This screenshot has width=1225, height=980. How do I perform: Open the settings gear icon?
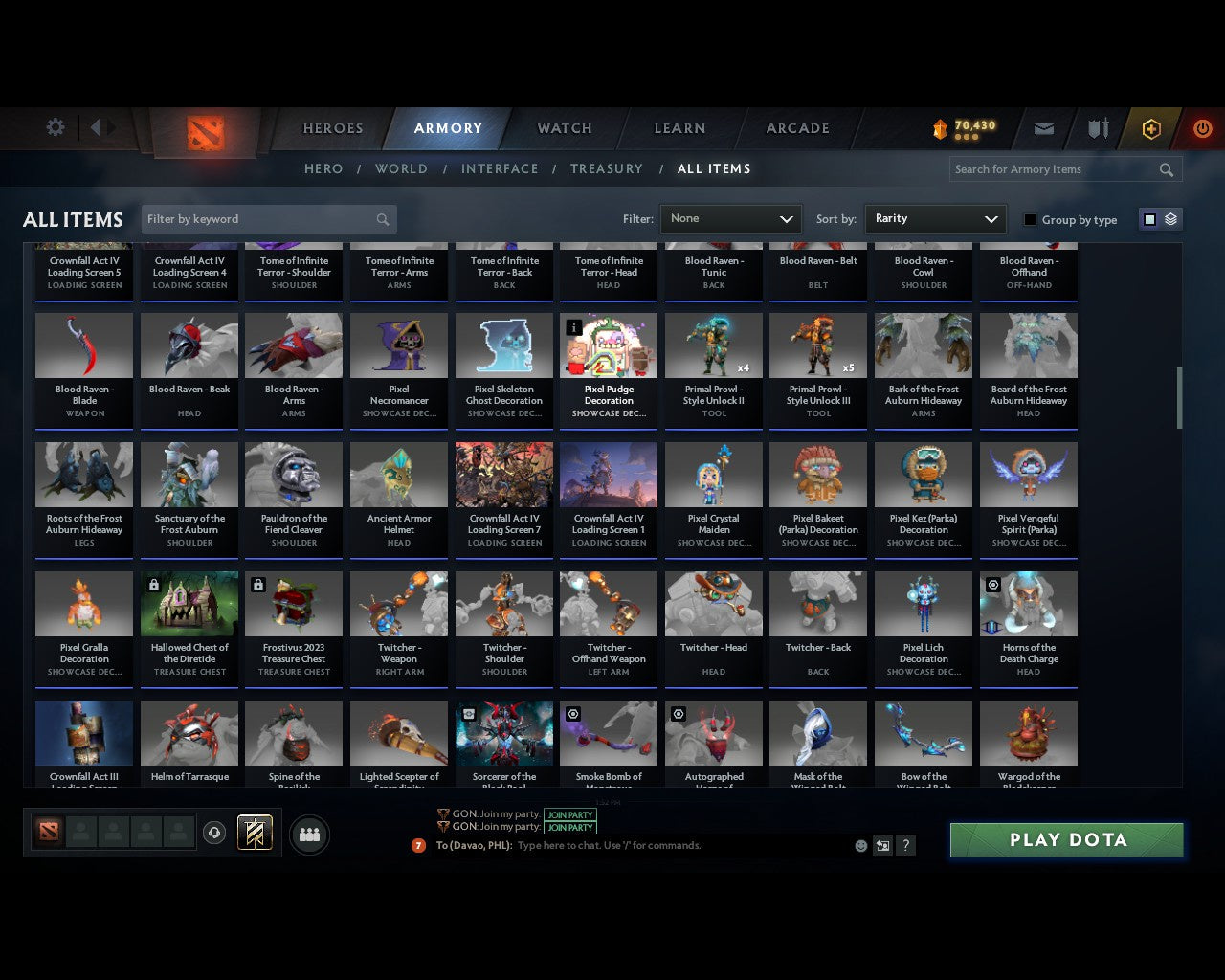tap(55, 126)
